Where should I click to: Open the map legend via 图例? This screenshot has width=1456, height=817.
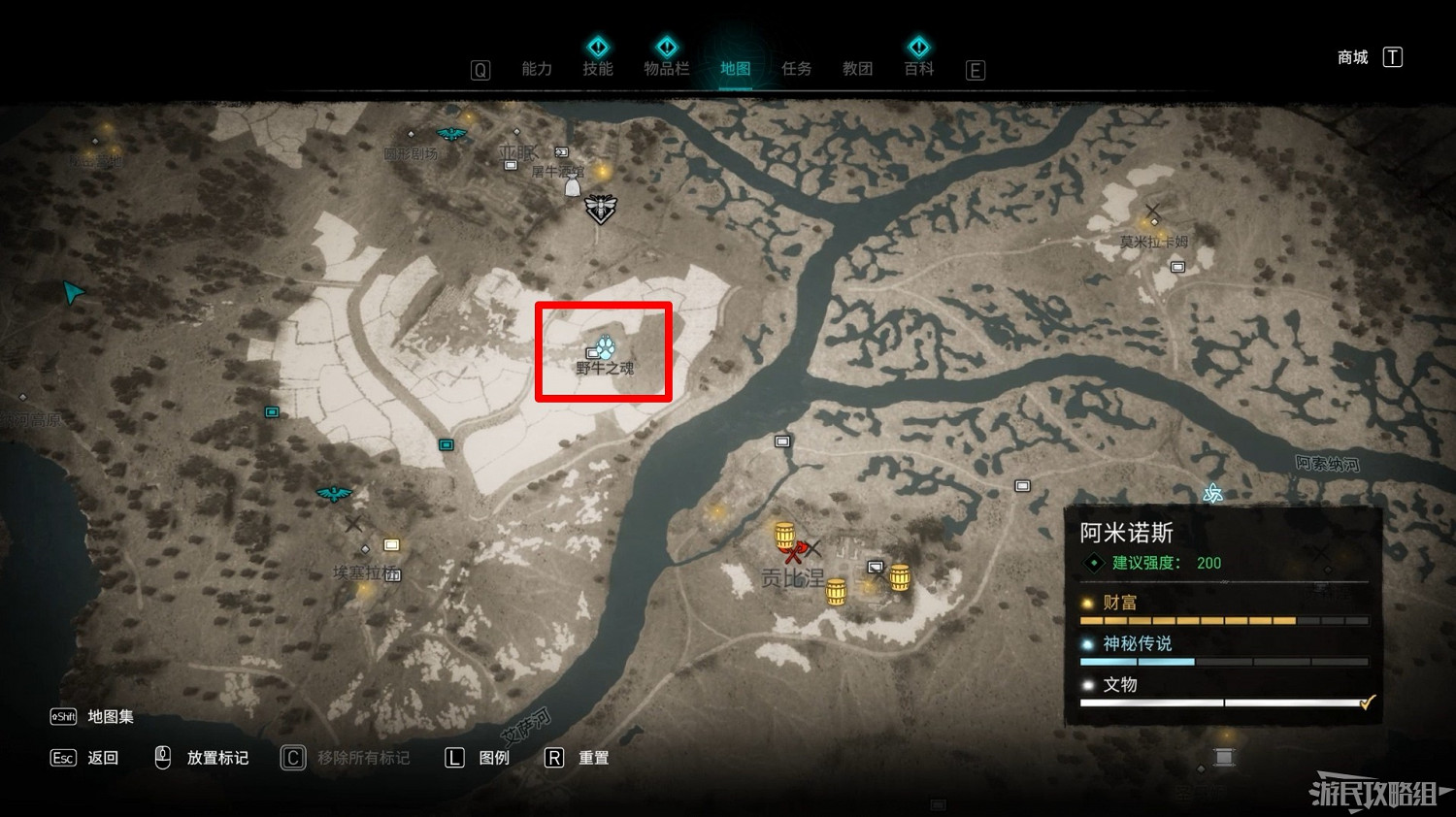tap(493, 758)
